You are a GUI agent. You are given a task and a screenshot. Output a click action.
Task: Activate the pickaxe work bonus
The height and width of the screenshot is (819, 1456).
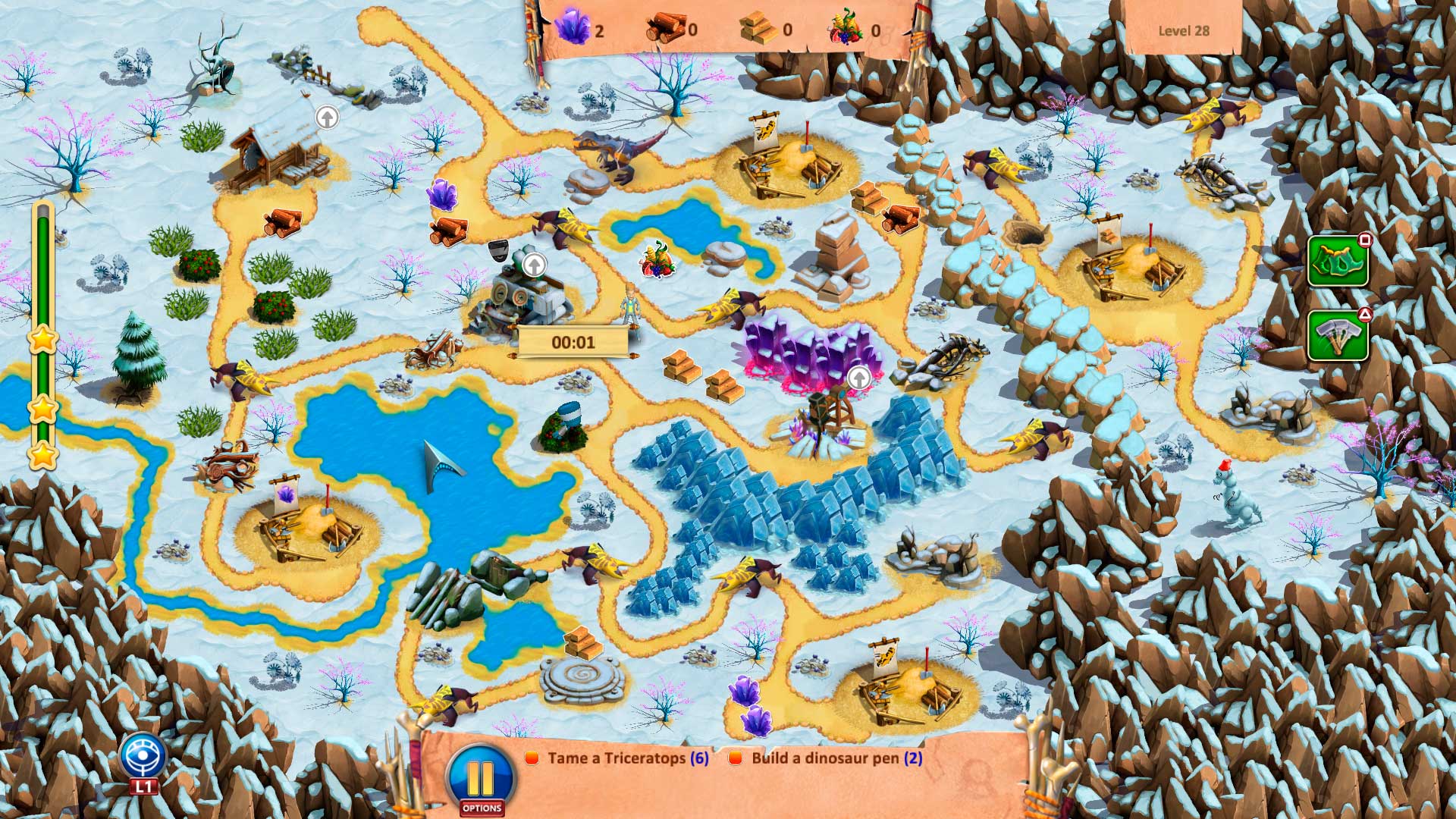coord(1337,334)
